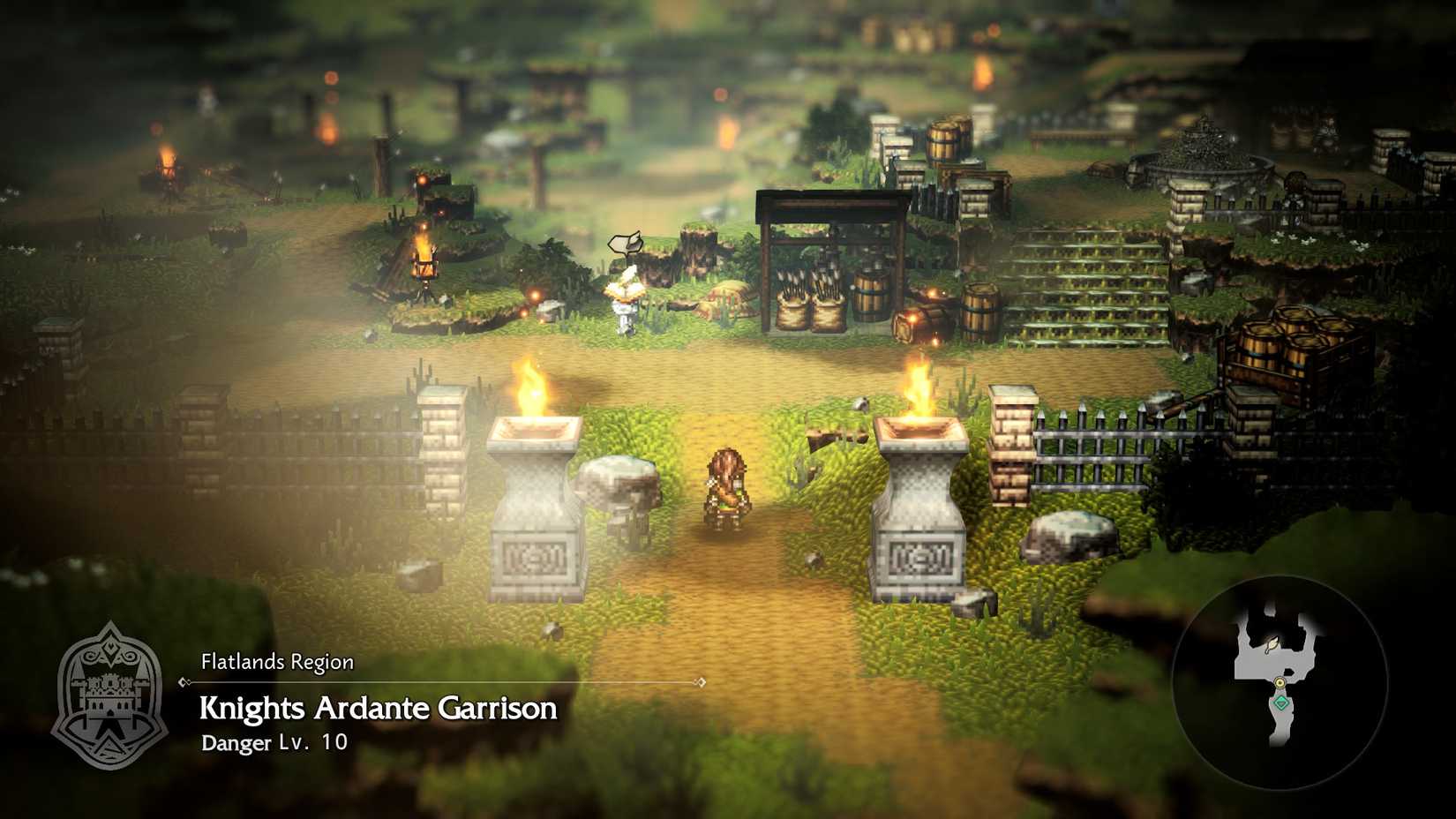Click the feather marker on the minimap
1456x819 pixels.
(x=1272, y=645)
